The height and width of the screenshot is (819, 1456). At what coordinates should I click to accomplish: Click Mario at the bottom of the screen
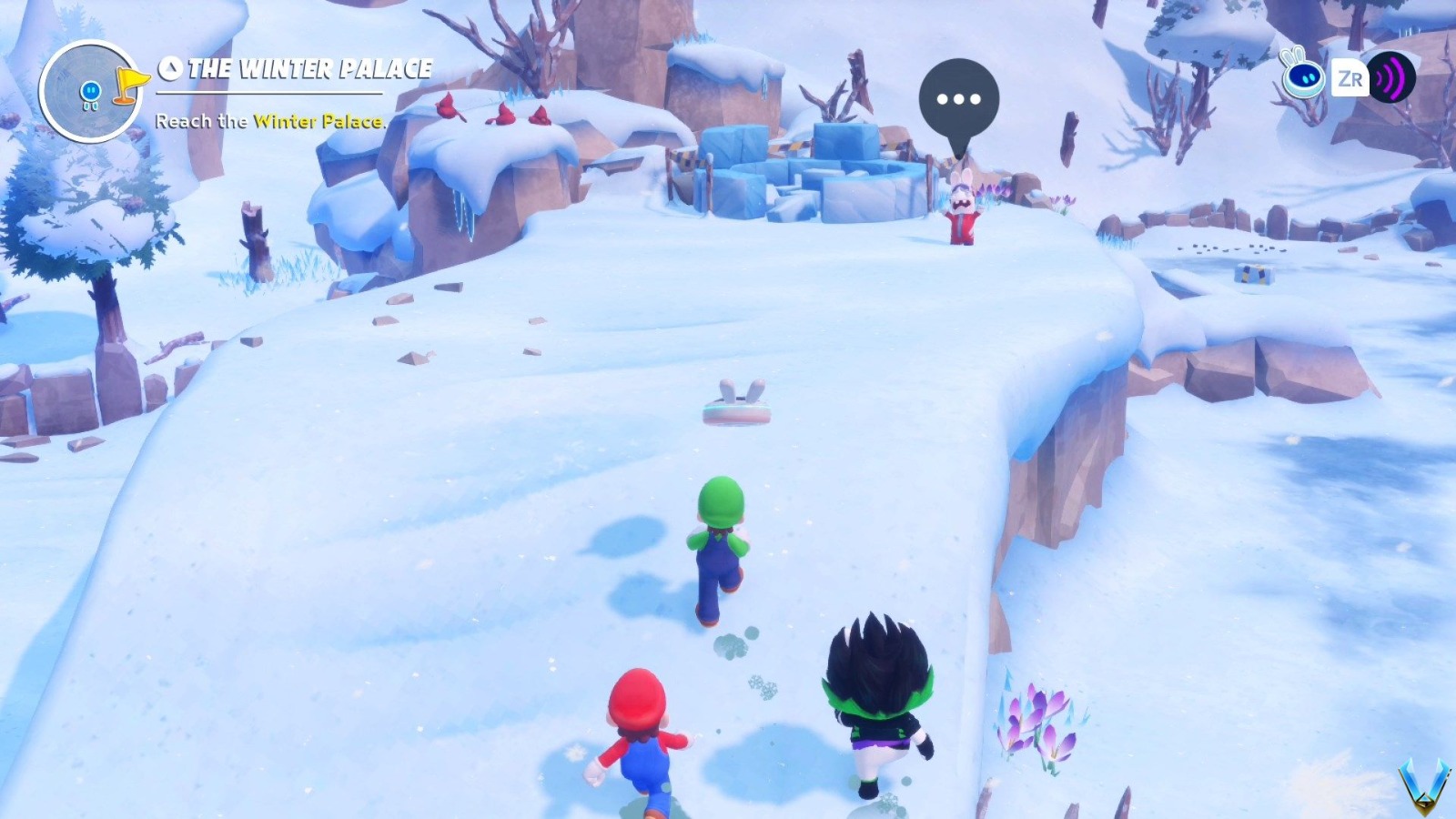point(642,737)
